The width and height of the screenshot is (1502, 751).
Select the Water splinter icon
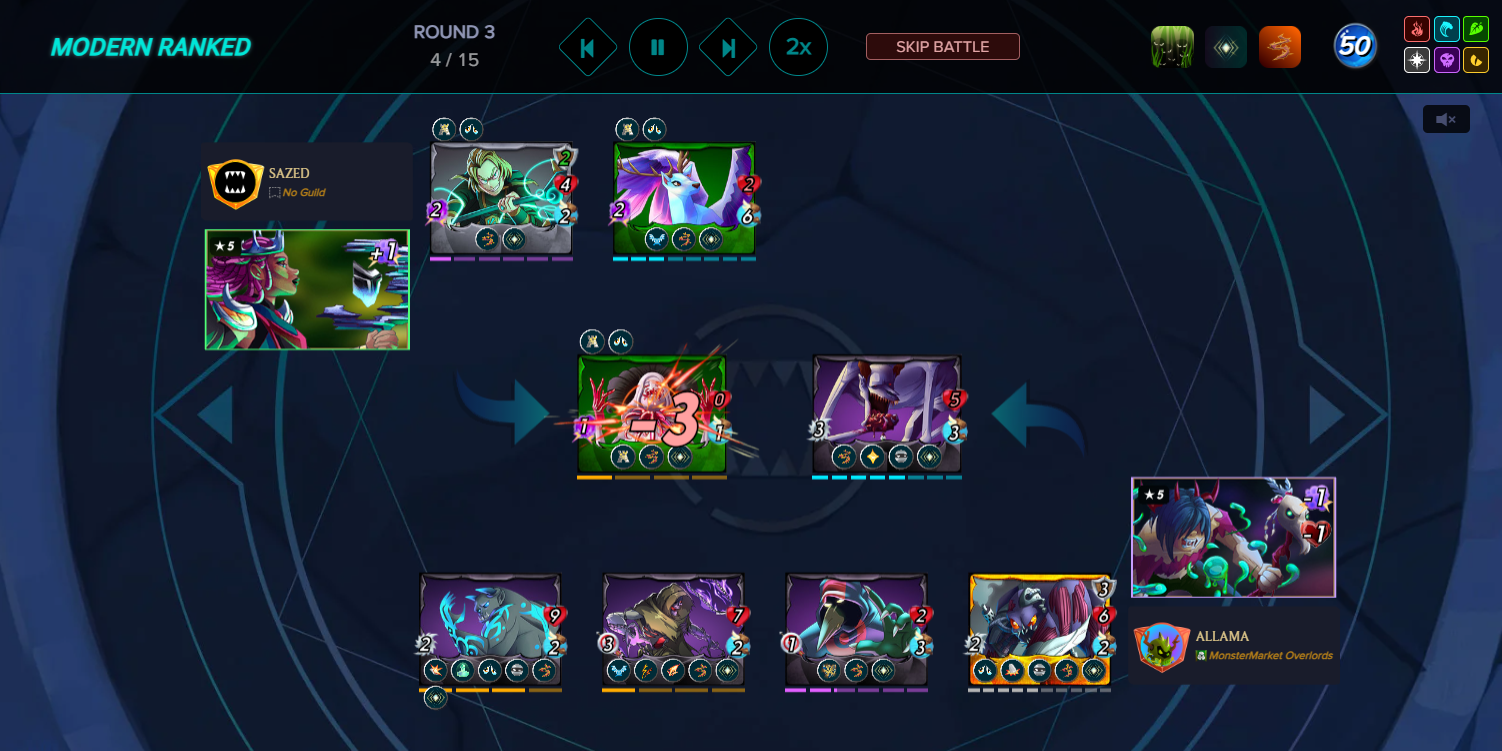pos(1447,28)
